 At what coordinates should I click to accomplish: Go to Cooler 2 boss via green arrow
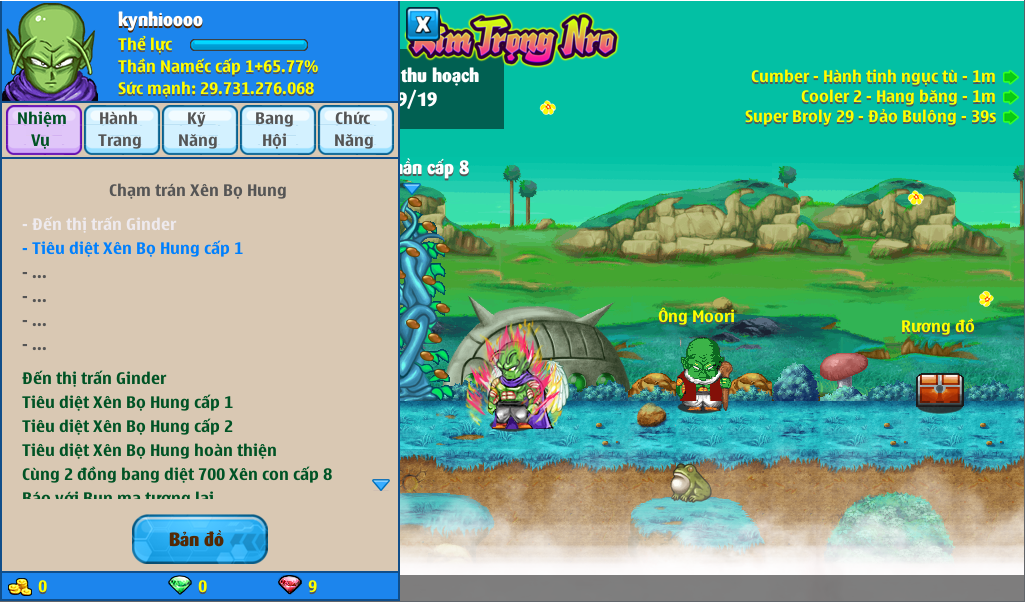tap(1011, 97)
